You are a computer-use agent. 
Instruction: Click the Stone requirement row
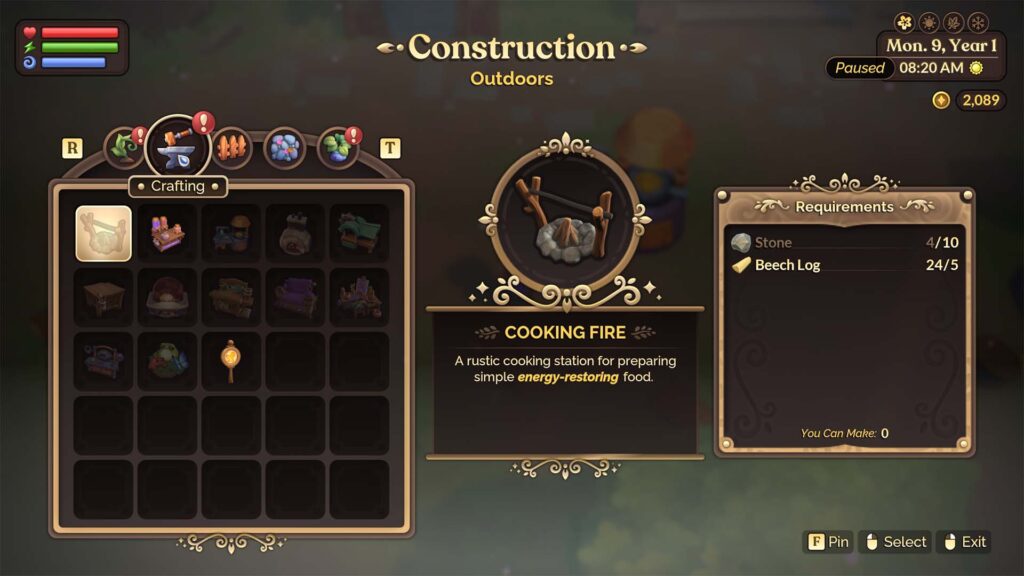click(x=845, y=242)
